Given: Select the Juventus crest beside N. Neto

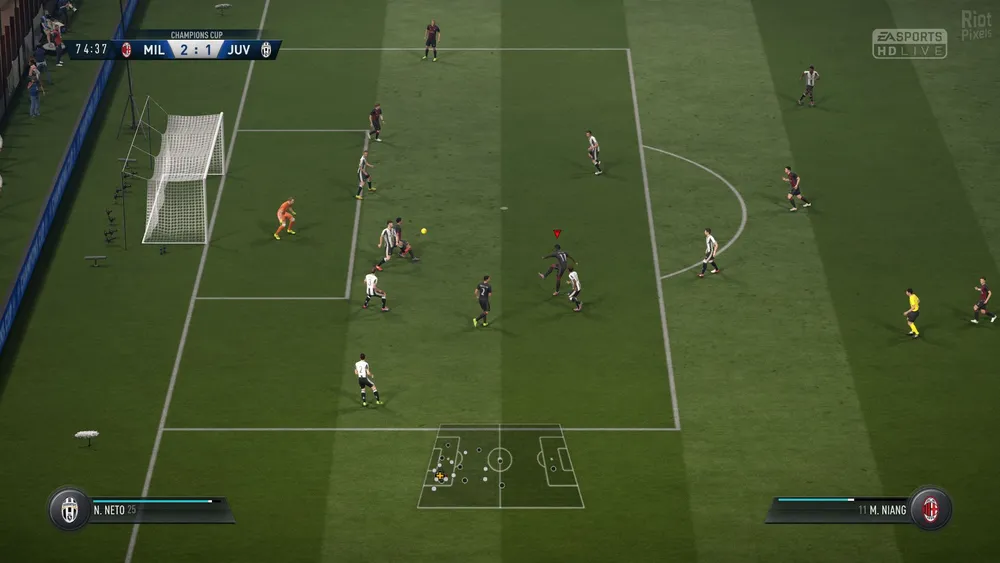Looking at the screenshot, I should click(69, 509).
